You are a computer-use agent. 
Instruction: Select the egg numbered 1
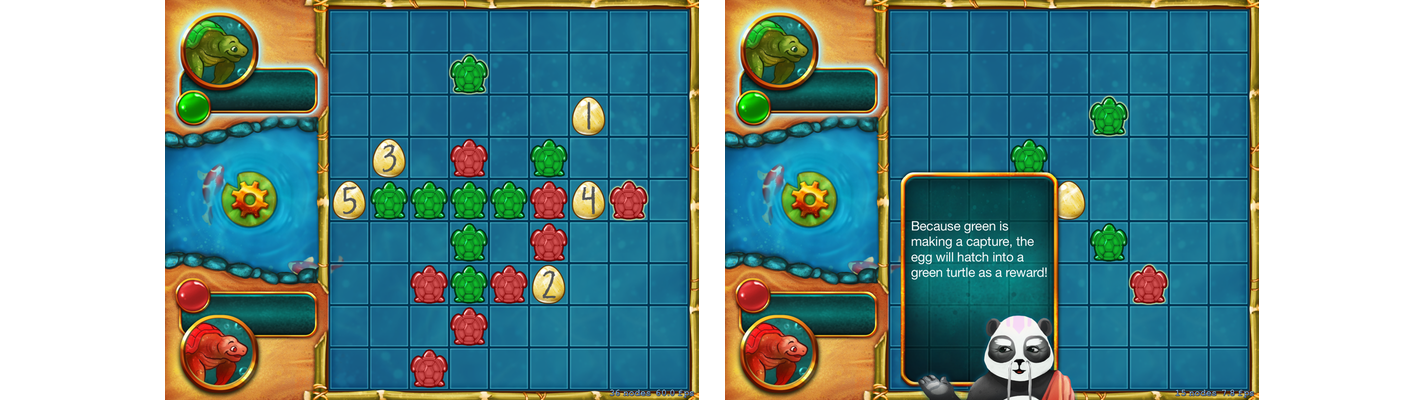point(589,117)
